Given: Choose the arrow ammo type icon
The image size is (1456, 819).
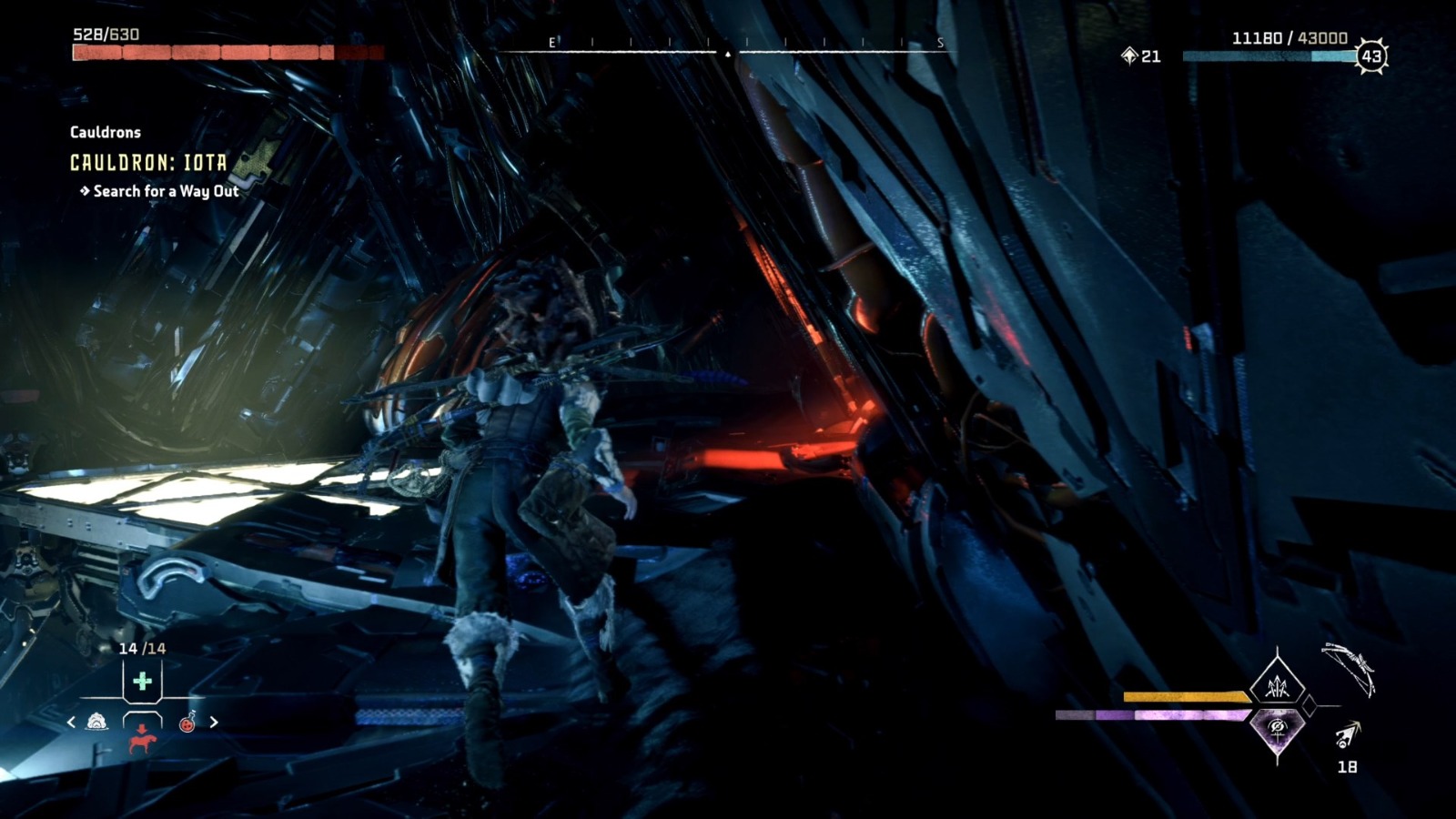Looking at the screenshot, I should click(x=1347, y=735).
